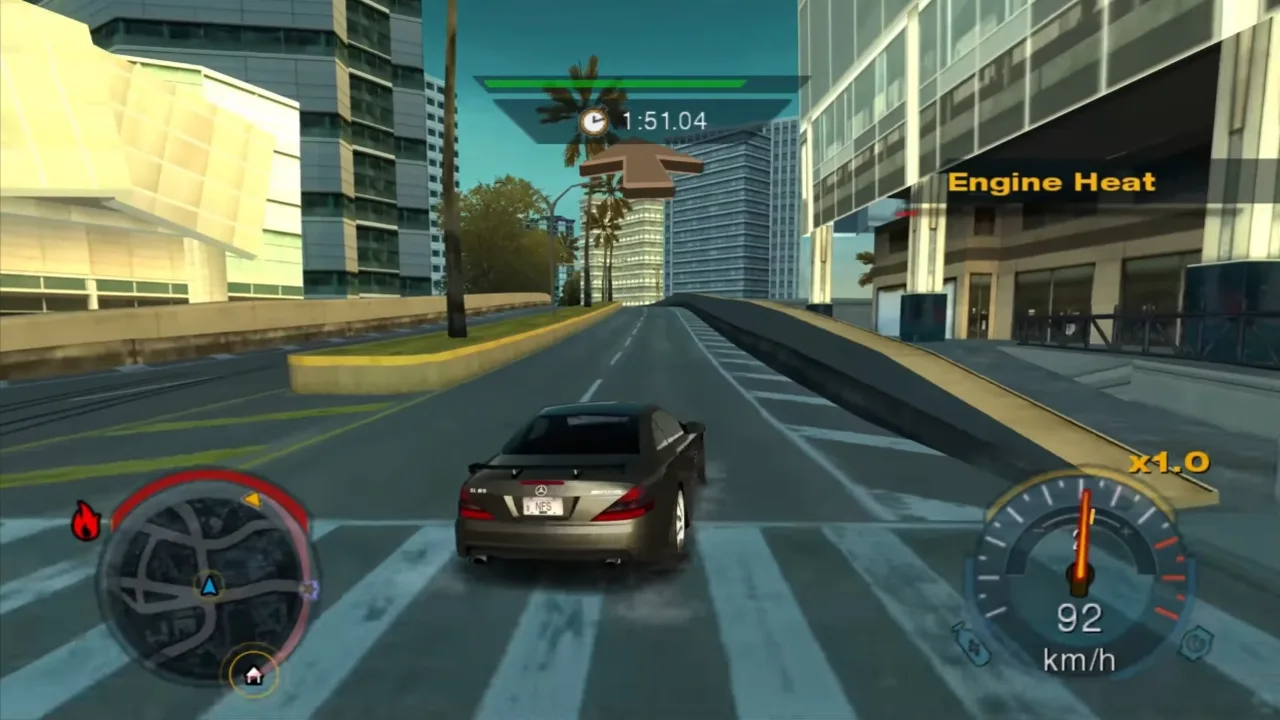Click the yellow waypoint triangle on minimap
Image resolution: width=1280 pixels, height=720 pixels.
click(x=253, y=500)
